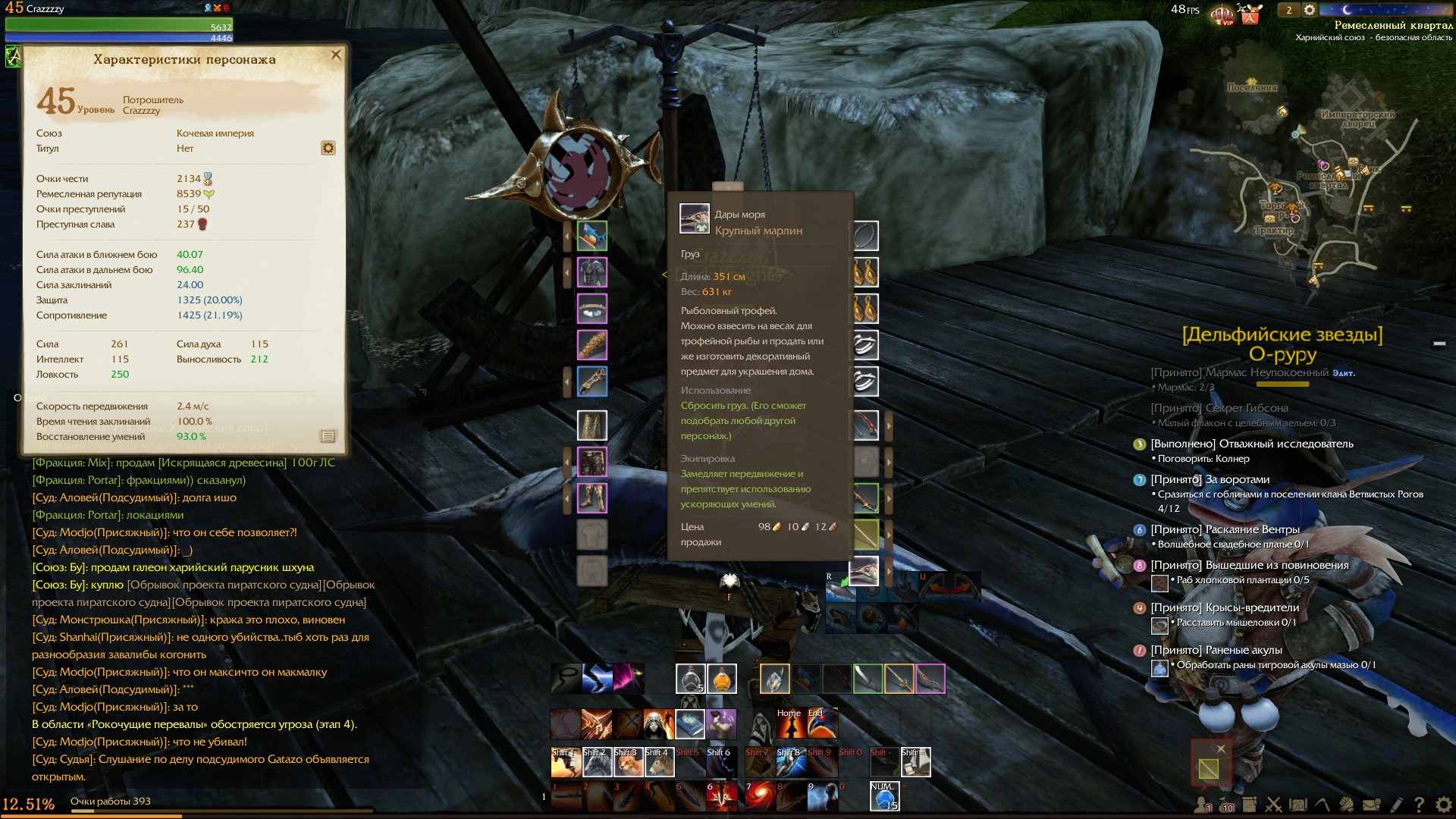
Task: Activate the blue lightning skill icon
Action: click(x=597, y=679)
